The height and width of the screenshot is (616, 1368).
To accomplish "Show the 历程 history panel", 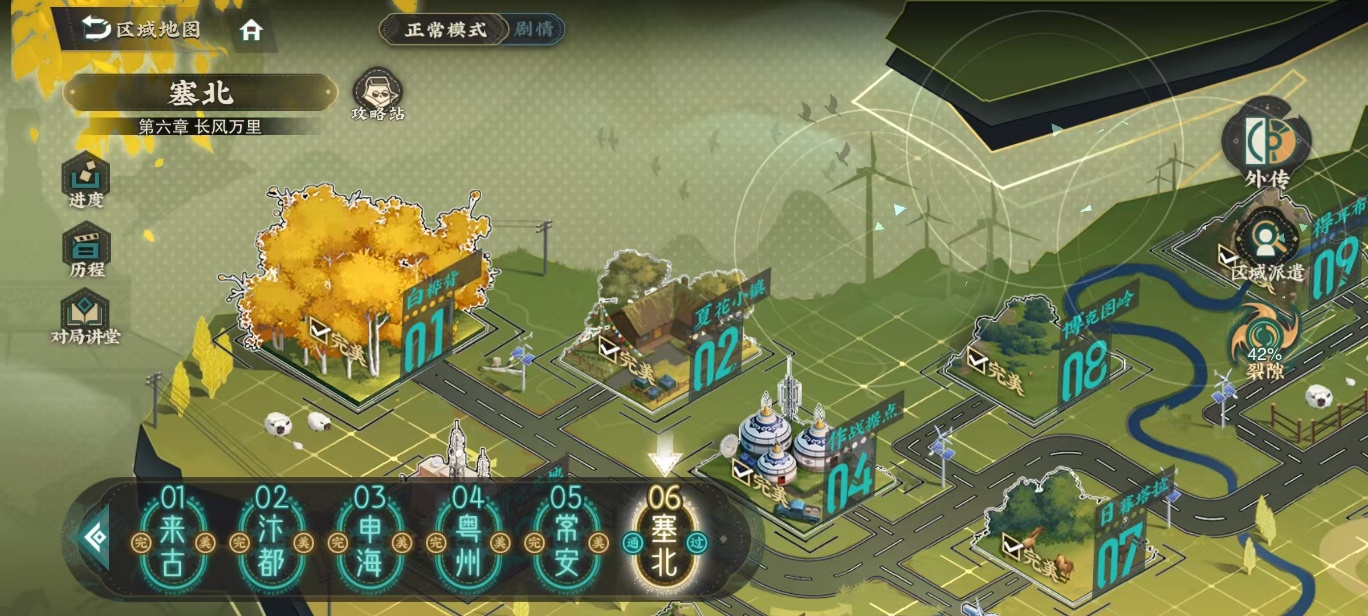I will 86,251.
